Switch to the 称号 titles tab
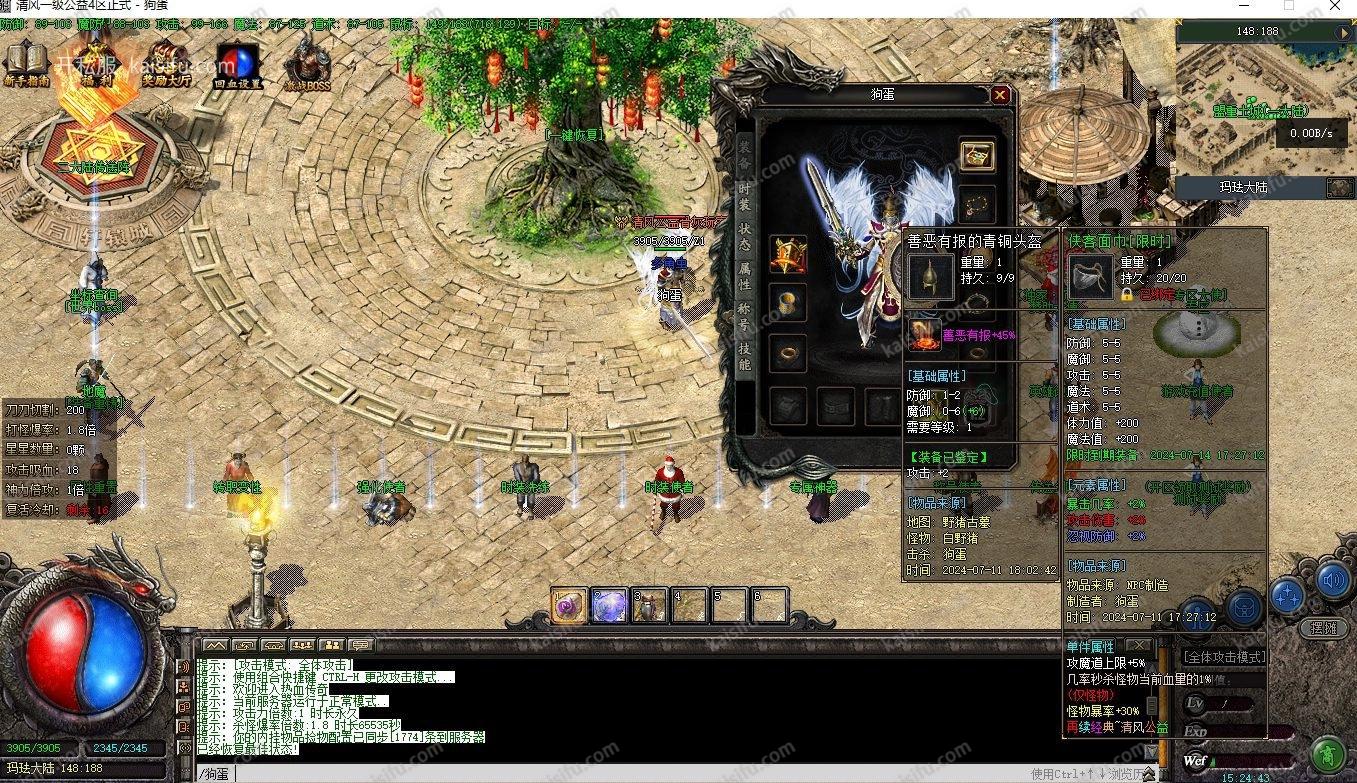The image size is (1357, 783). 745,318
